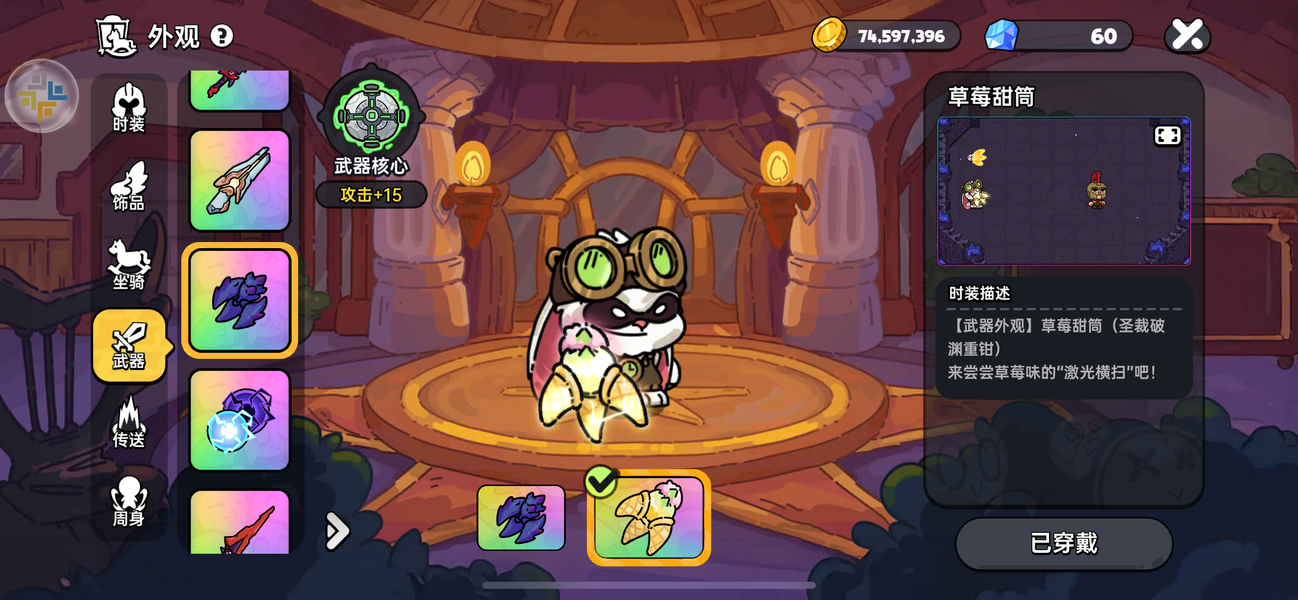This screenshot has width=1298, height=600.
Task: Expand the weapon preview to fullscreen
Action: coord(1167,136)
